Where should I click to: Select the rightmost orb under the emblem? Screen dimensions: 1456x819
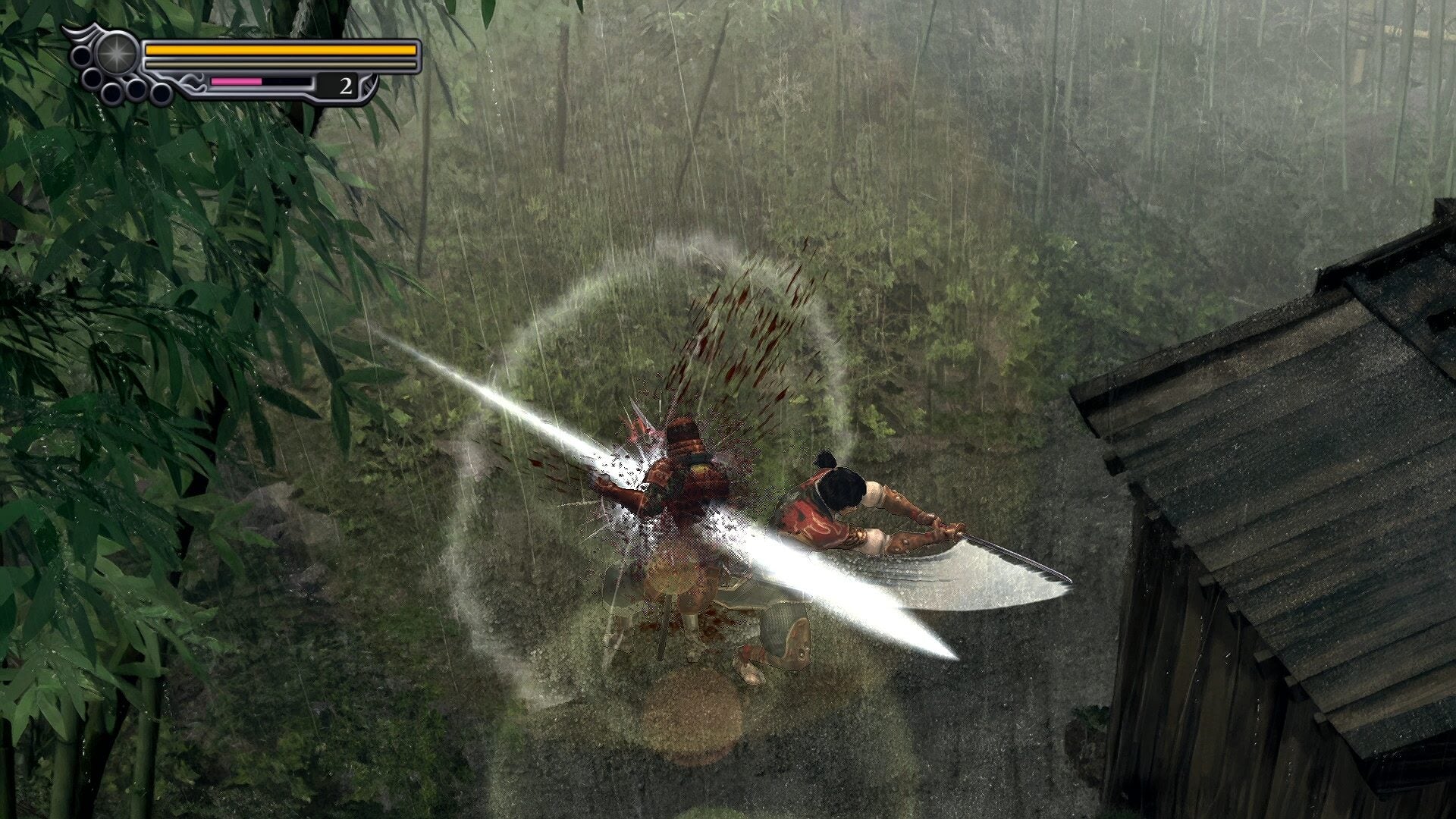[160, 93]
